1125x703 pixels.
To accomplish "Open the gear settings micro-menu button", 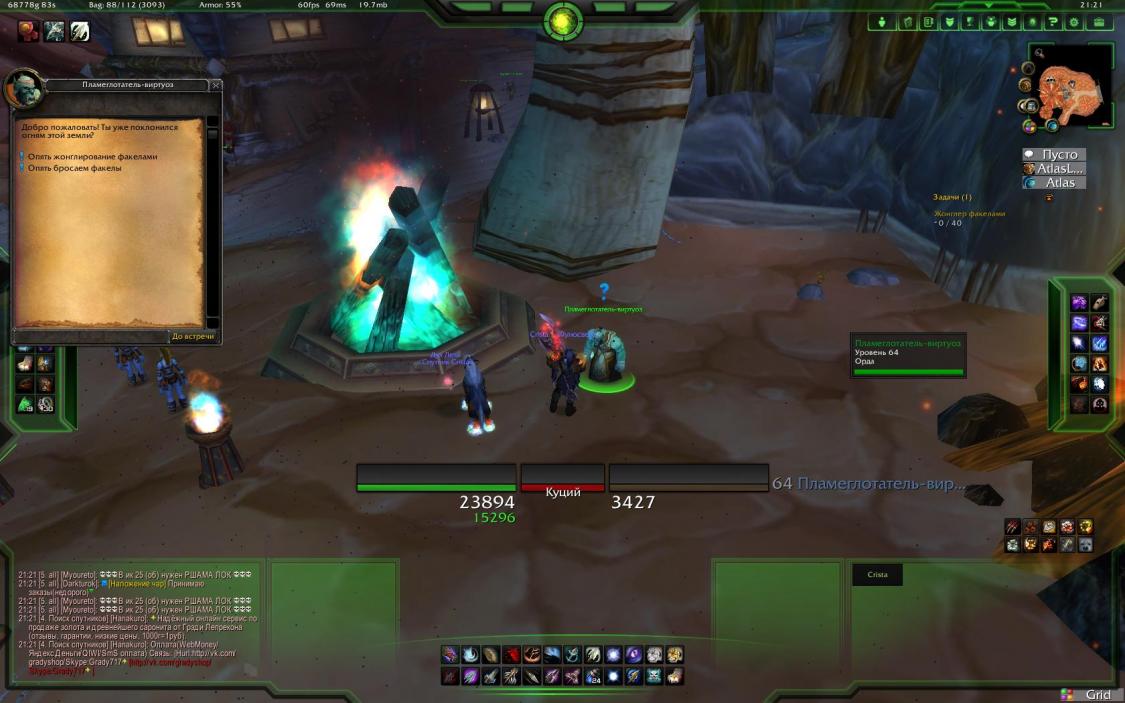I will pyautogui.click(x=1076, y=22).
